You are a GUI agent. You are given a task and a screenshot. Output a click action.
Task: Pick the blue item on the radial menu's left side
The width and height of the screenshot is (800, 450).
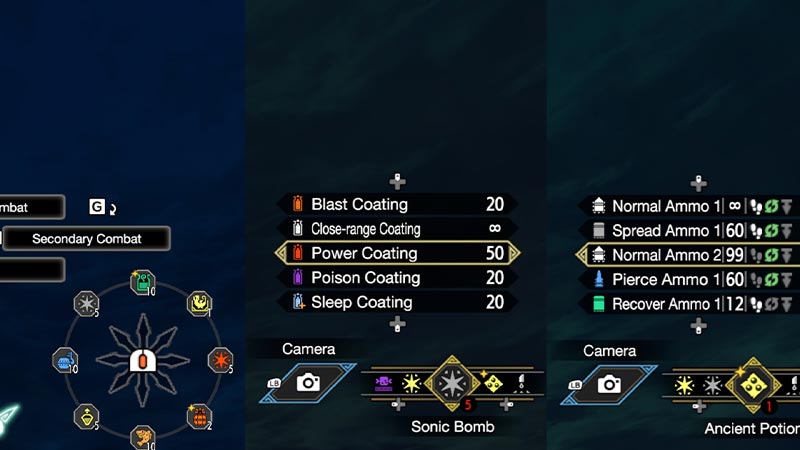point(64,360)
